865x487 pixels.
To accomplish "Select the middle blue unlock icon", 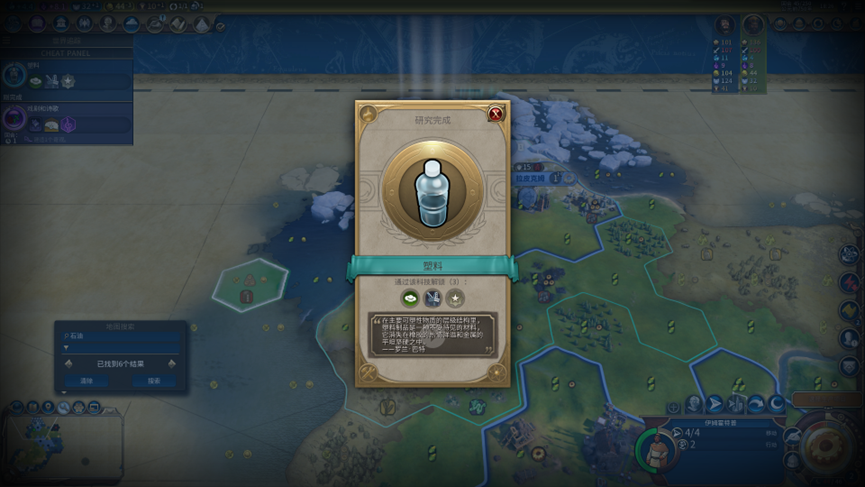I will [x=432, y=298].
